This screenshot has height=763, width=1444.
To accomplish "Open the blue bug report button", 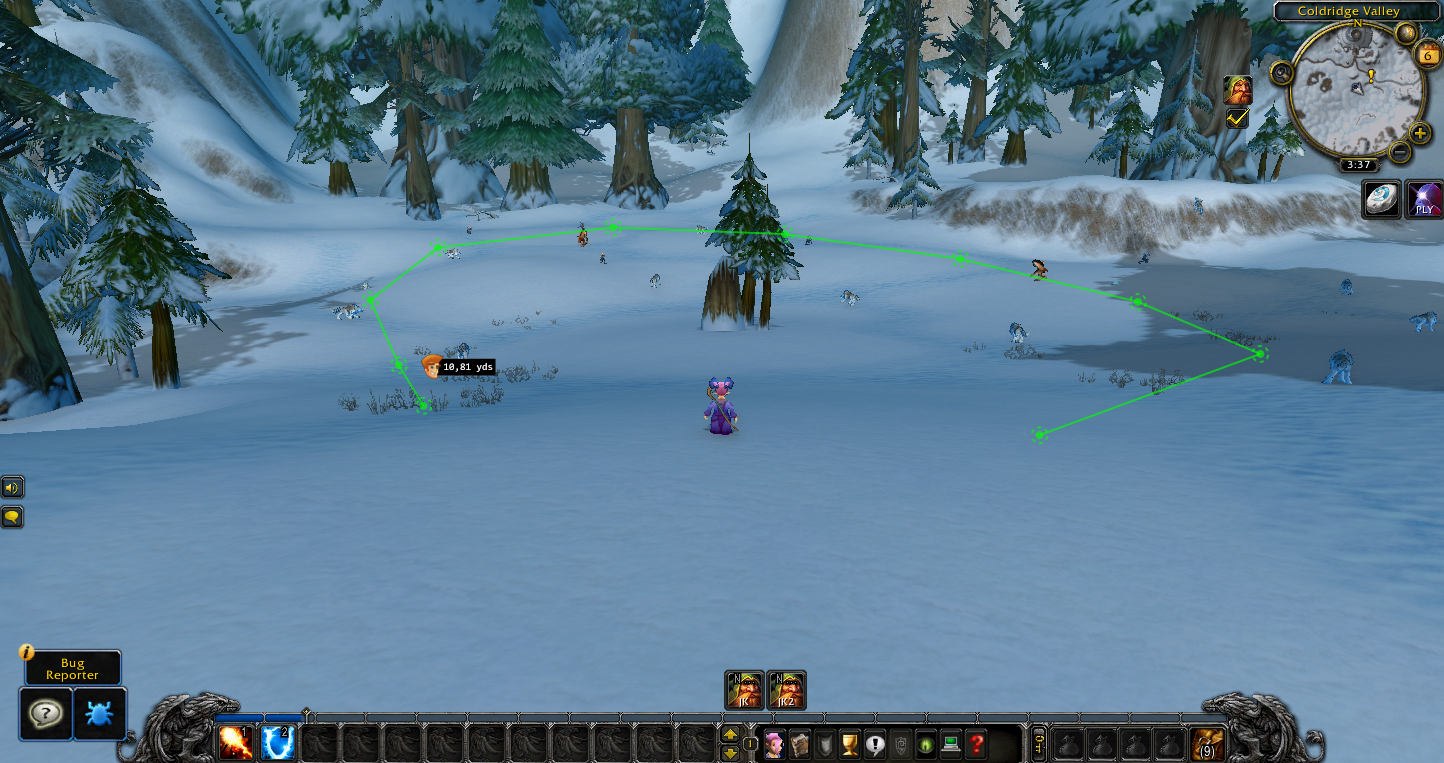I will click(x=100, y=713).
